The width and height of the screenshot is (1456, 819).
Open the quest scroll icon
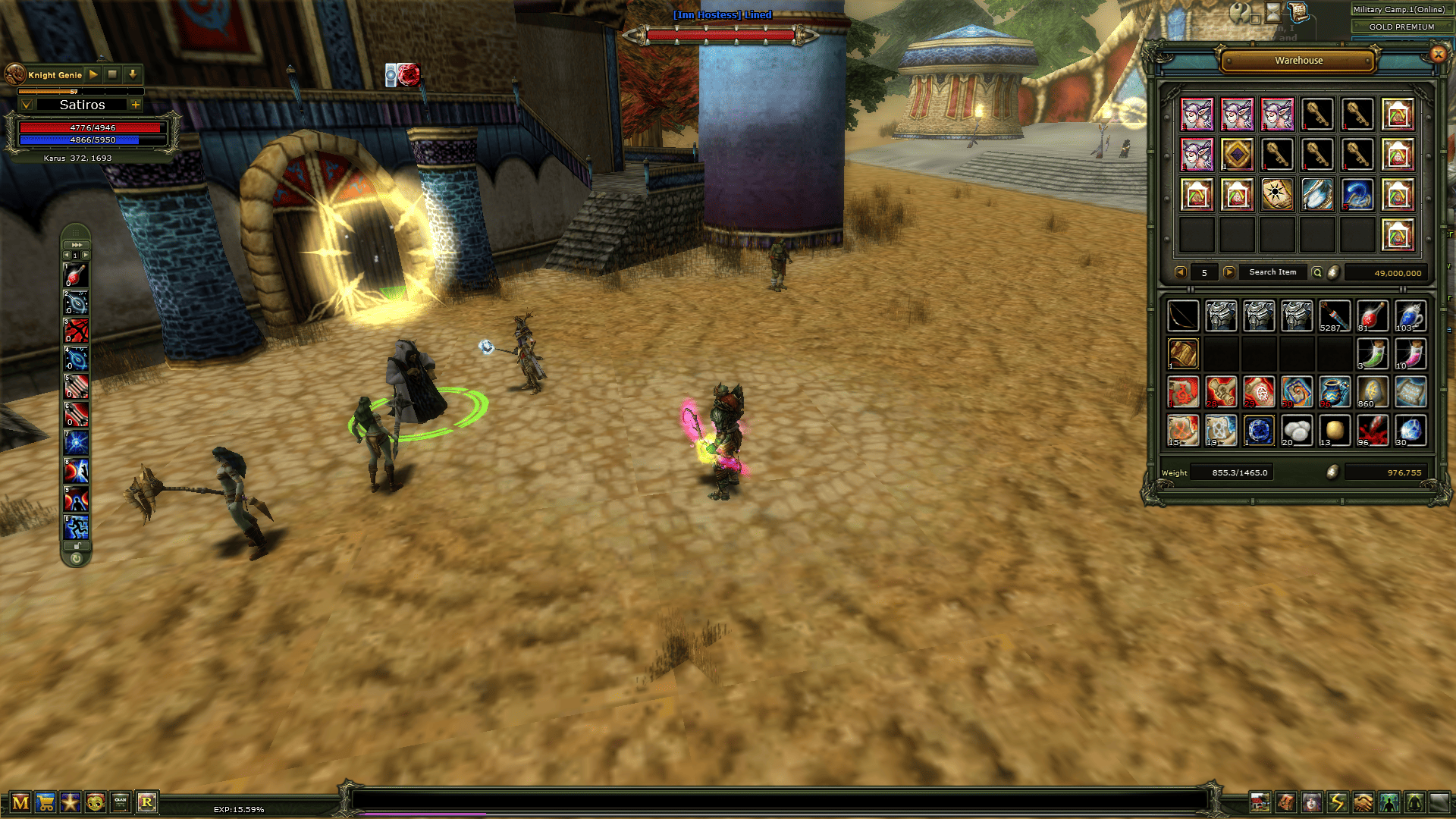point(1298,11)
